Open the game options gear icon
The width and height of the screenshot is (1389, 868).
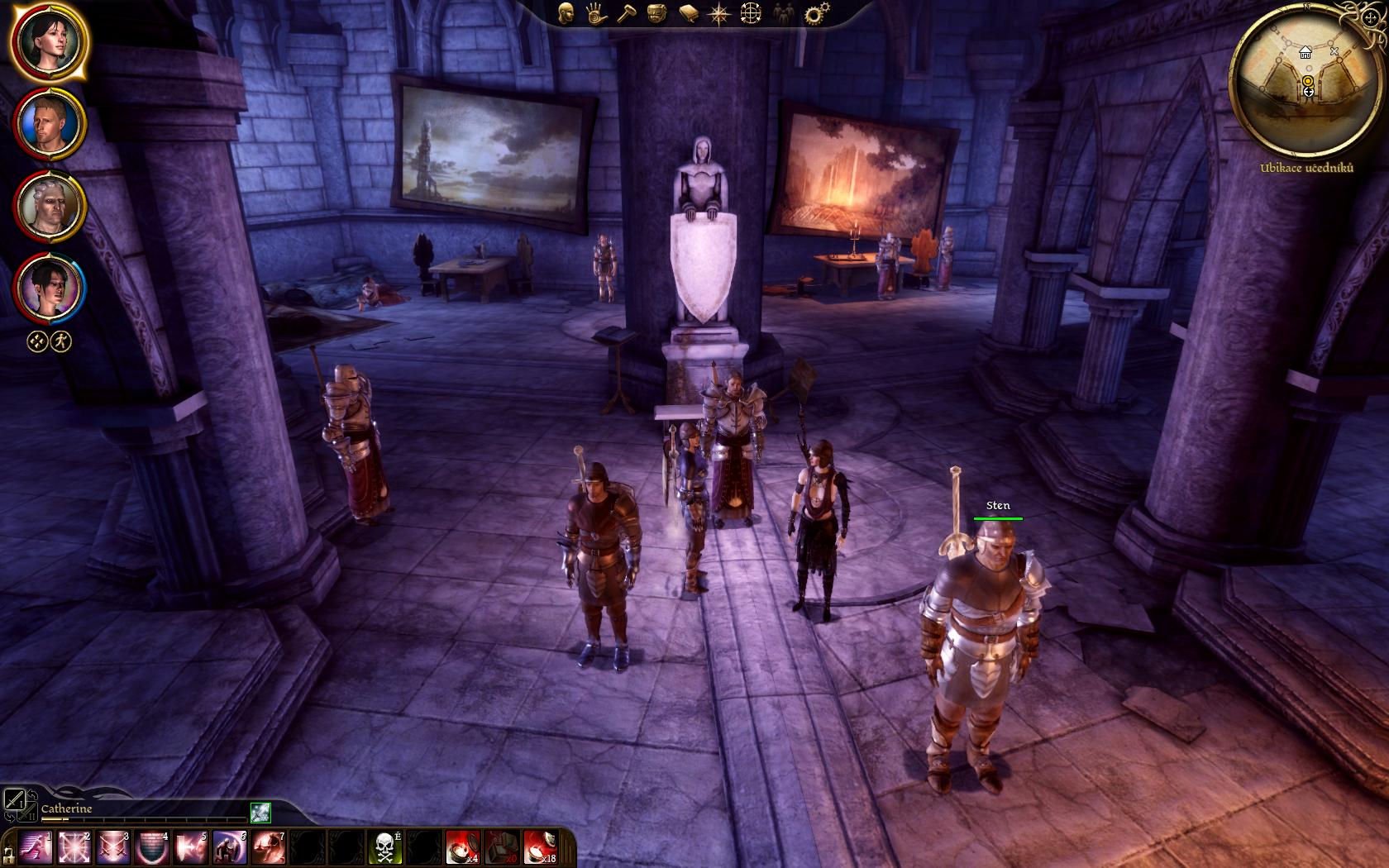pos(817,13)
